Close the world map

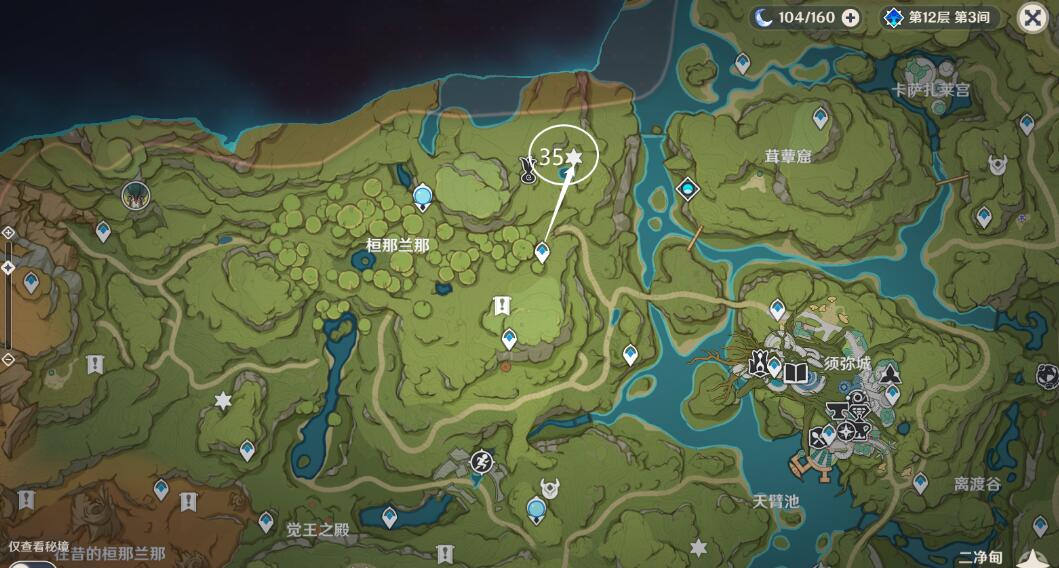pos(1033,17)
